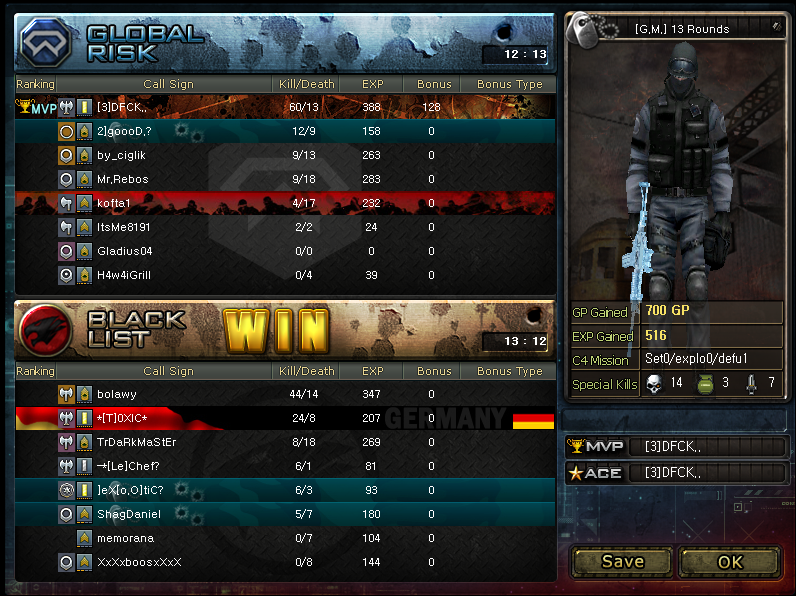Confirm results with the OK button

click(730, 561)
